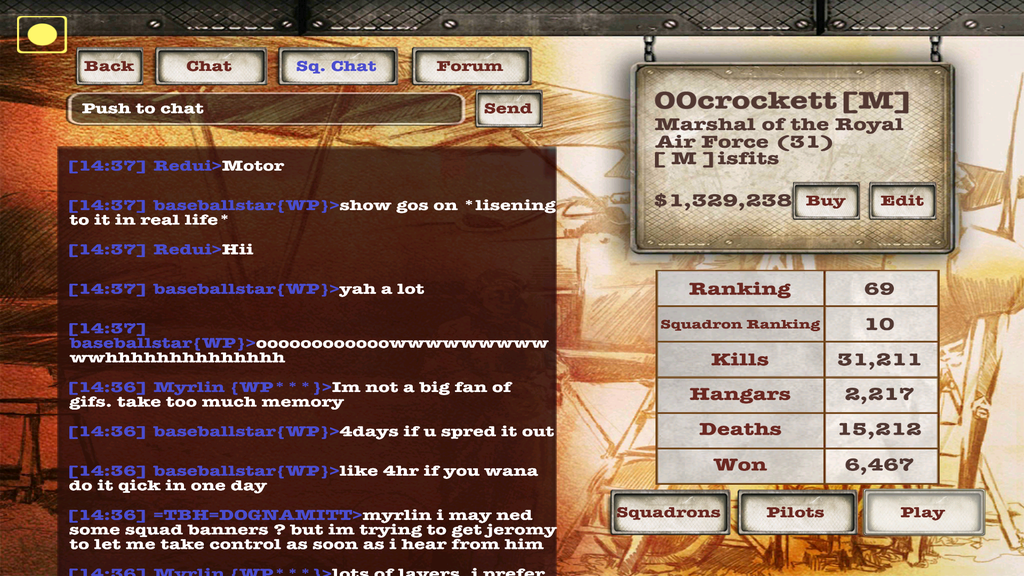
Task: Send the chat message
Action: tap(508, 109)
